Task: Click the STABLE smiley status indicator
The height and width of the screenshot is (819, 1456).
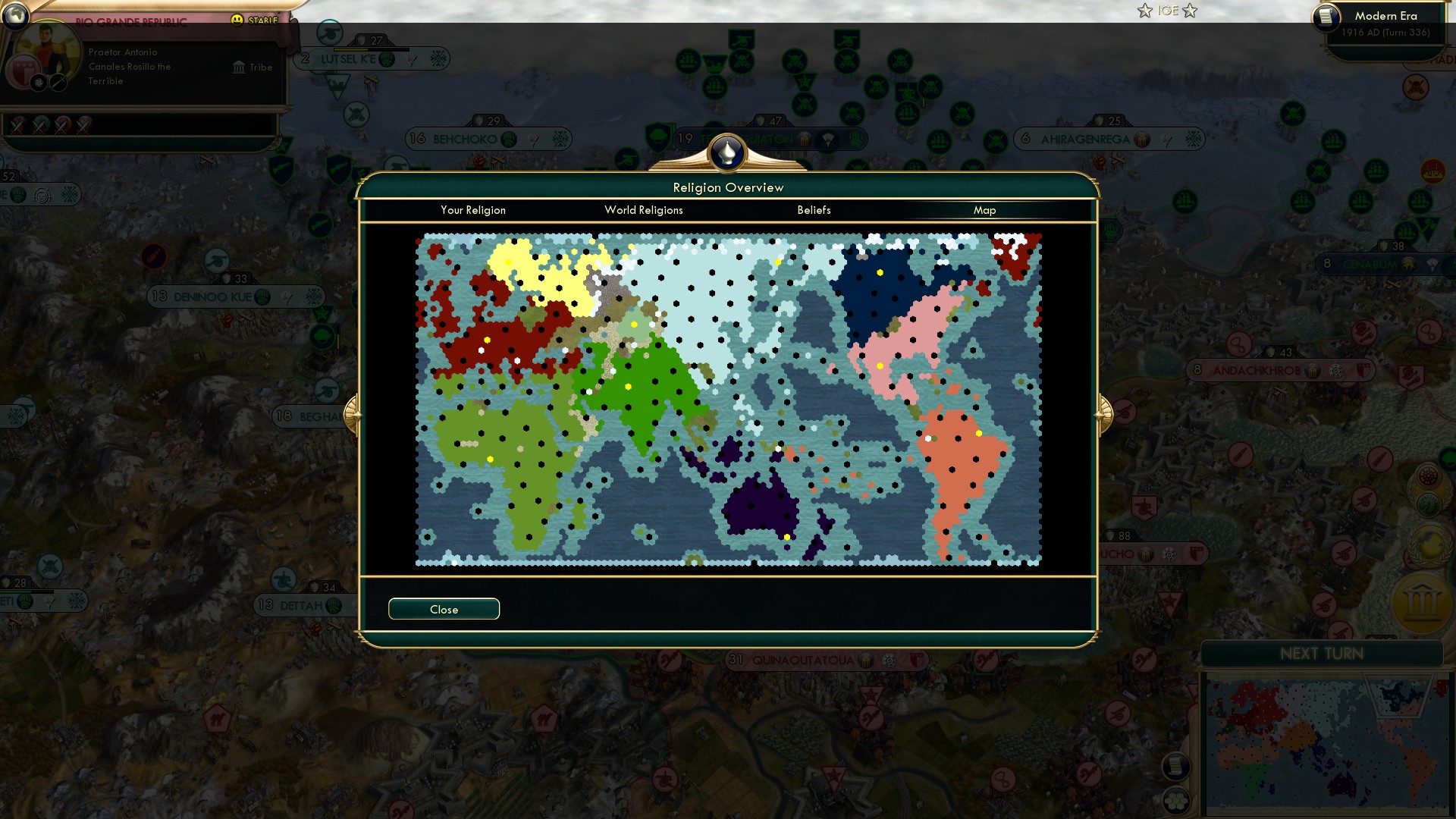Action: tap(237, 20)
